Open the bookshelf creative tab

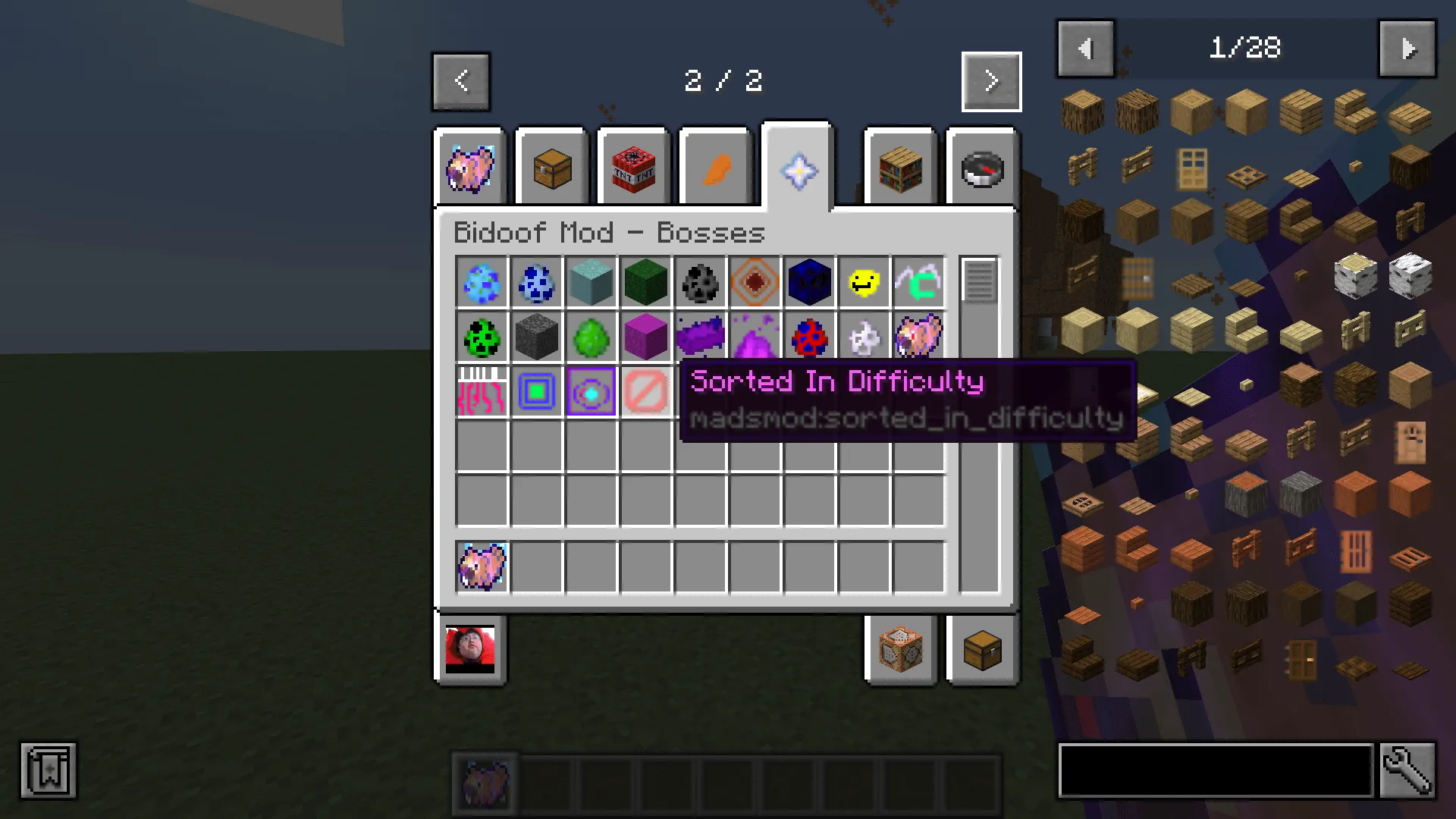point(901,168)
